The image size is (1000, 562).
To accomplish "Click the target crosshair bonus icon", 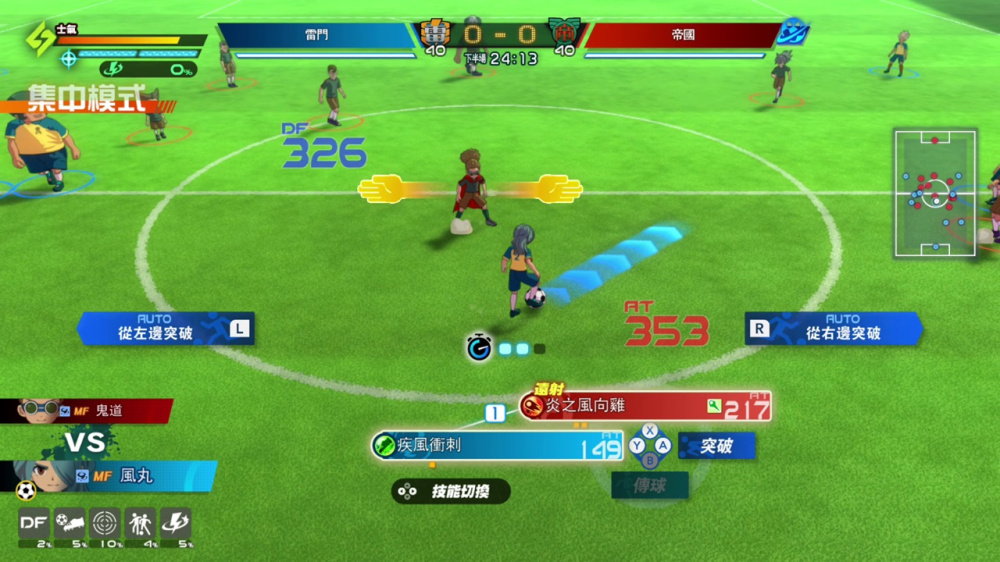I will point(104,523).
